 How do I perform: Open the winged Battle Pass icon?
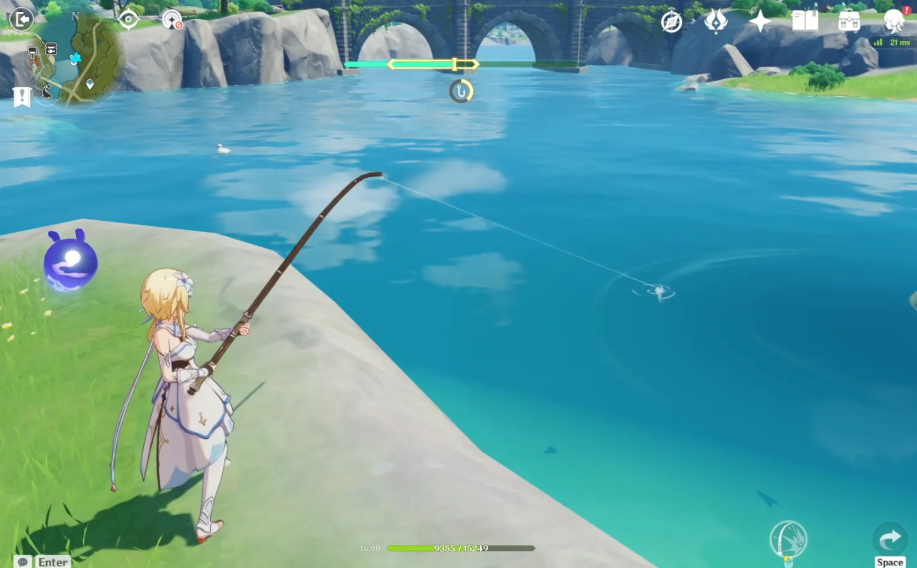[716, 21]
